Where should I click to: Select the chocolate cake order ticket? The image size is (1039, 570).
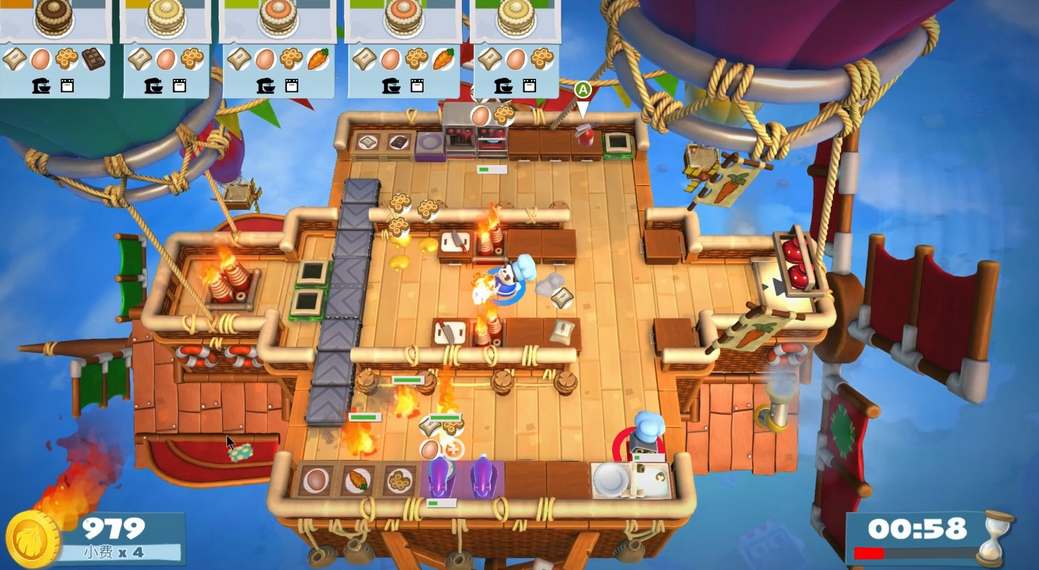coord(55,47)
